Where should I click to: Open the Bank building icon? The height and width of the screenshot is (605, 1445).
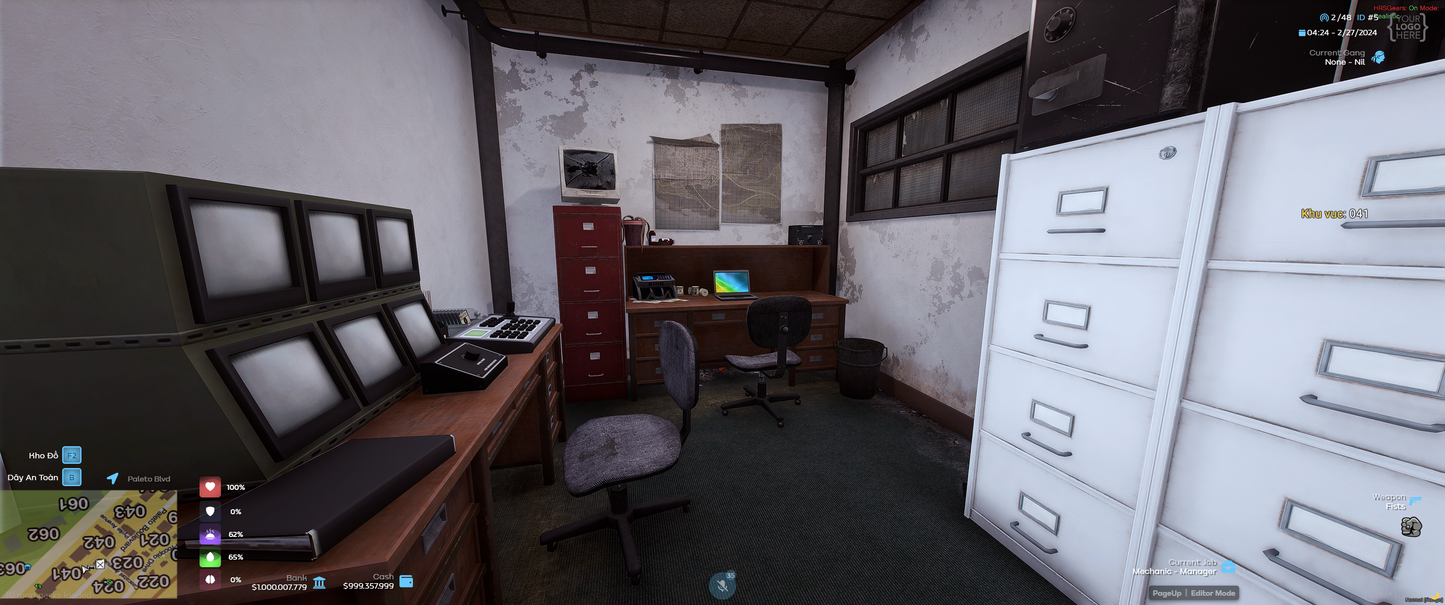coord(319,582)
